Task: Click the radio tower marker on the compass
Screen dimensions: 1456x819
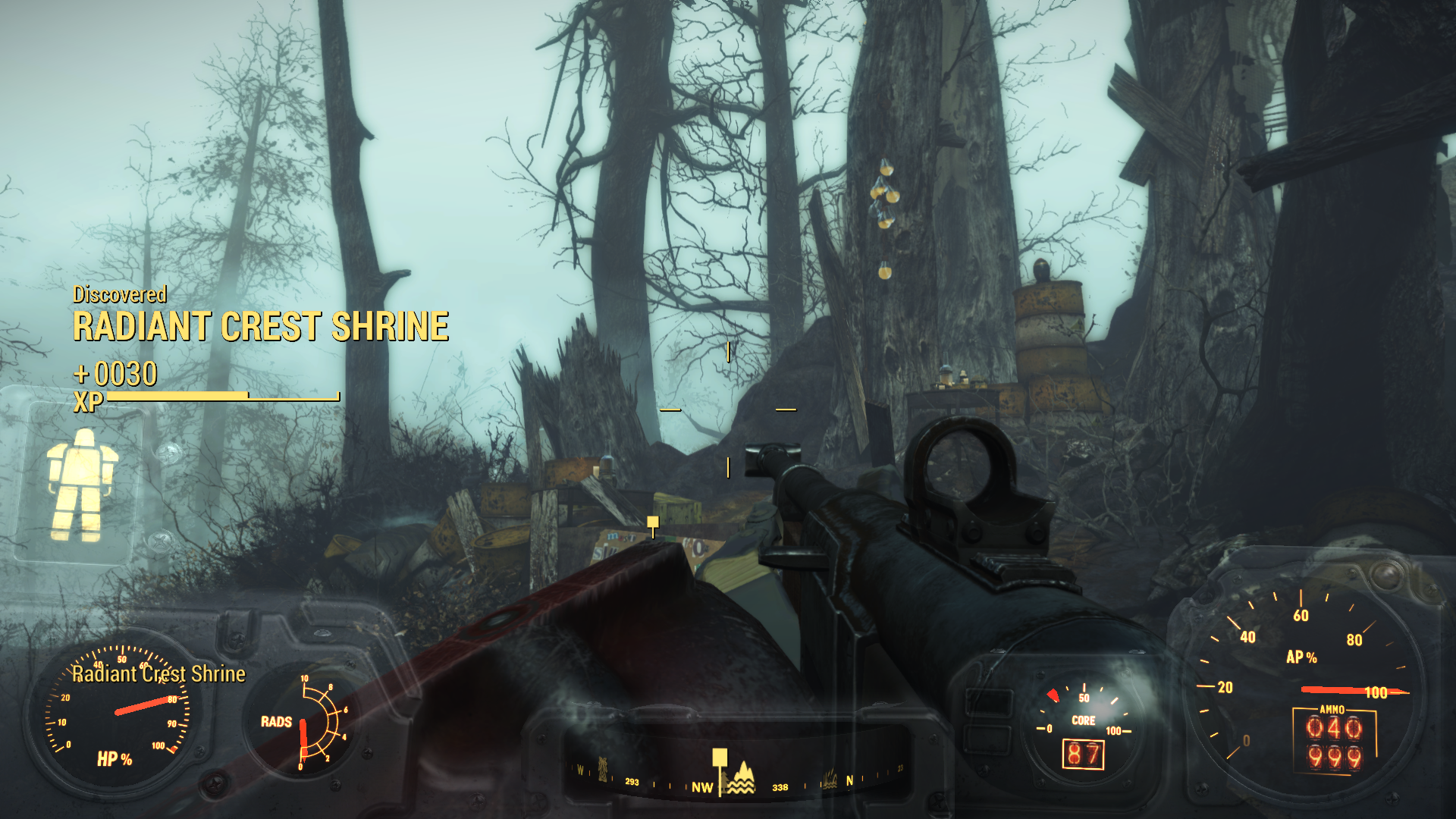Action: (x=604, y=768)
